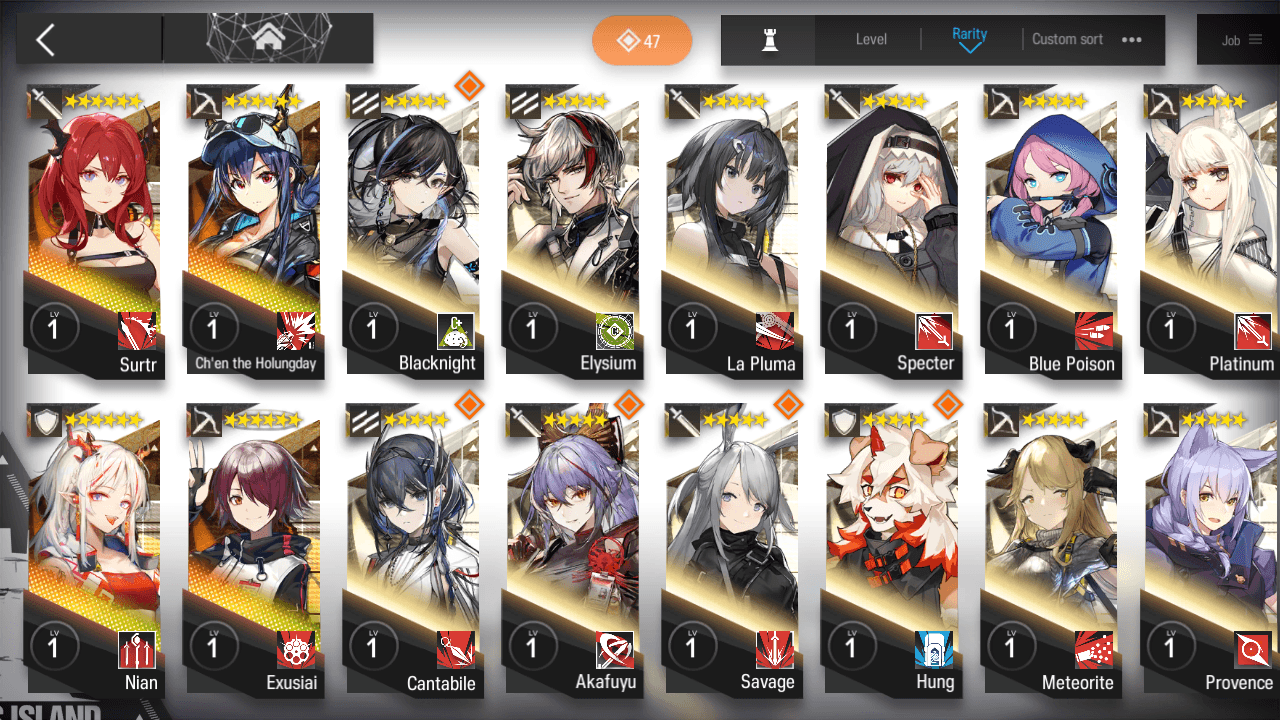Open the Job filter menu

[1241, 40]
